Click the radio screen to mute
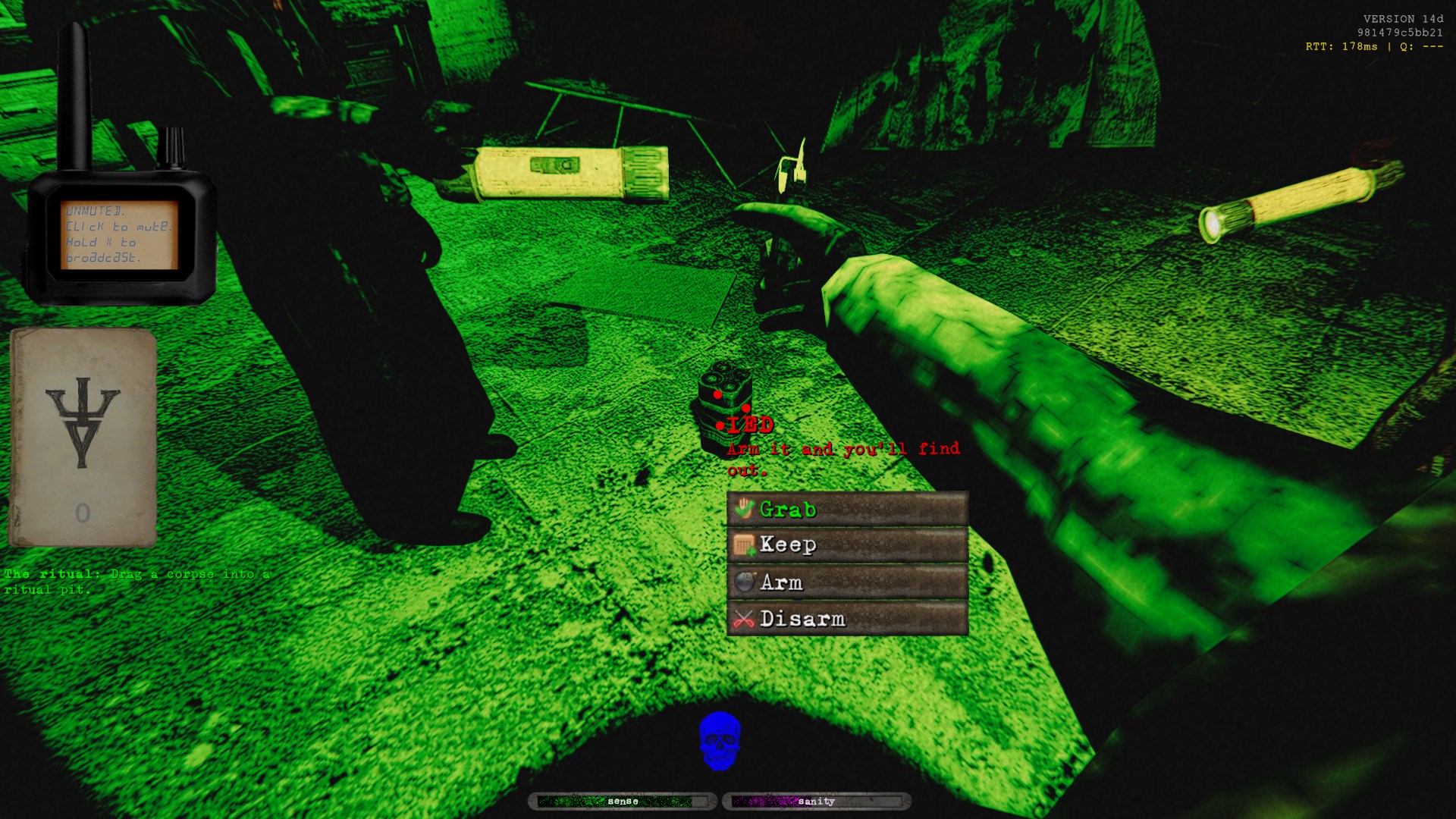The width and height of the screenshot is (1456, 819). (119, 234)
